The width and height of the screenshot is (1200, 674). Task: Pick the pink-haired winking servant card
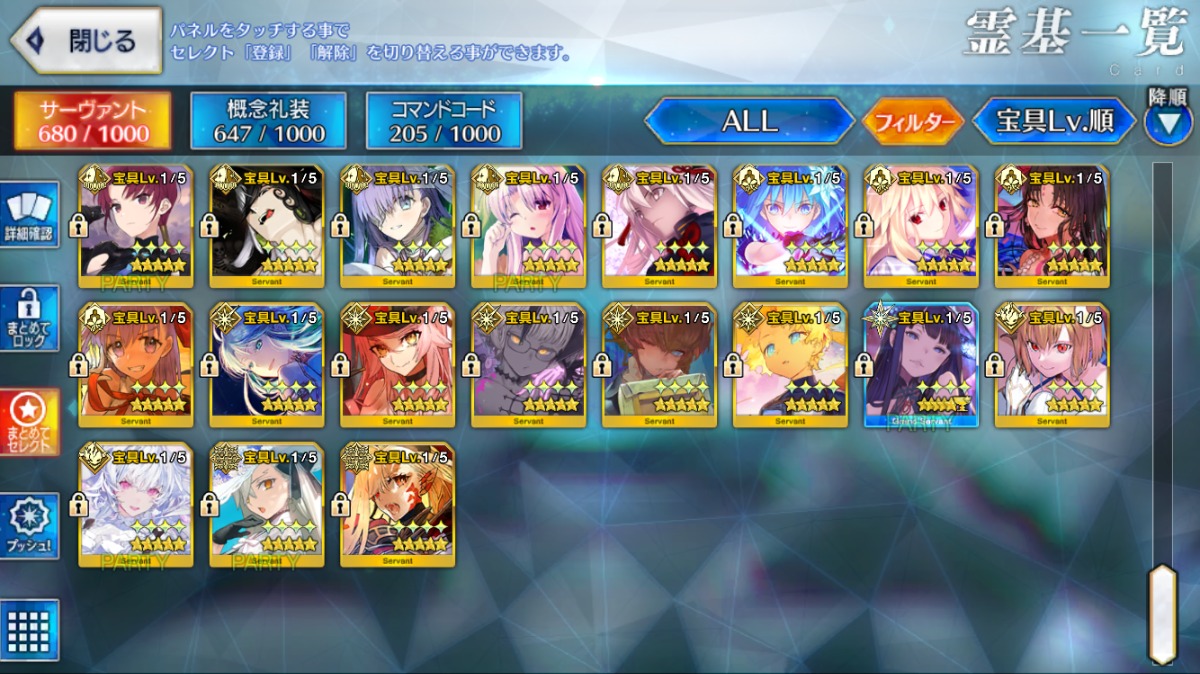pos(528,226)
